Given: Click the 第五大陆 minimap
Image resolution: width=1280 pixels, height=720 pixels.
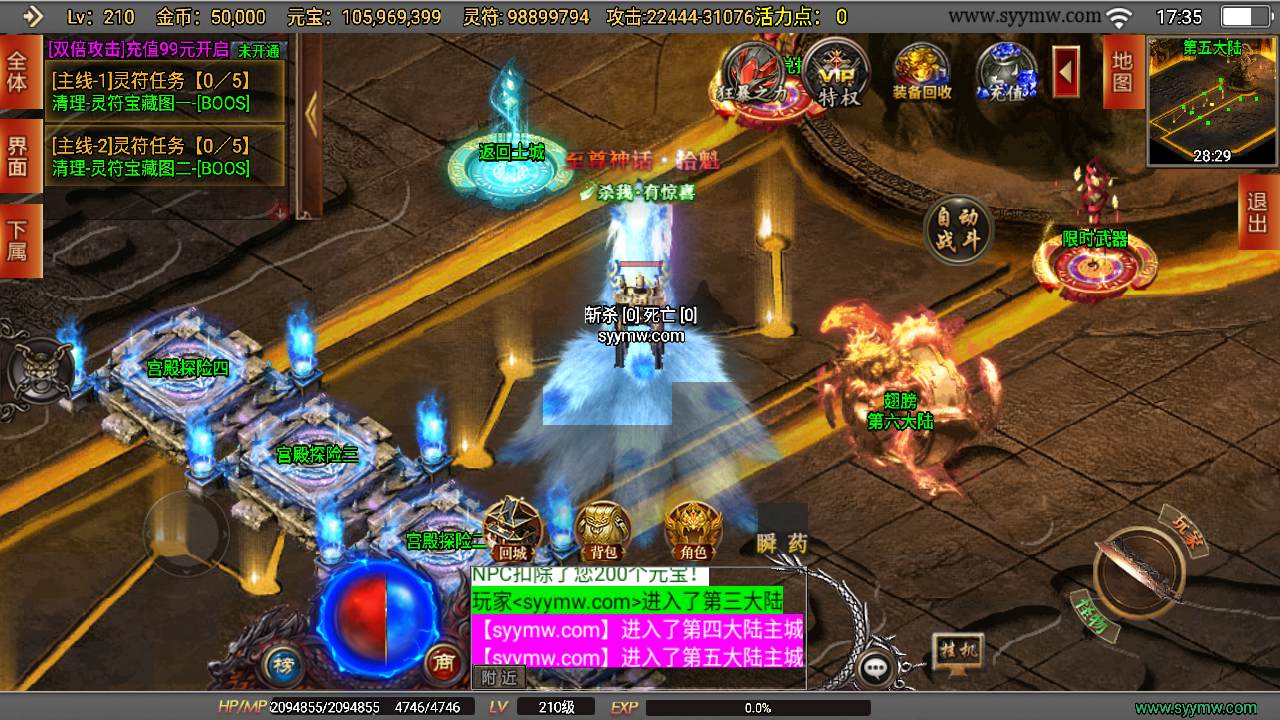Looking at the screenshot, I should [1212, 101].
